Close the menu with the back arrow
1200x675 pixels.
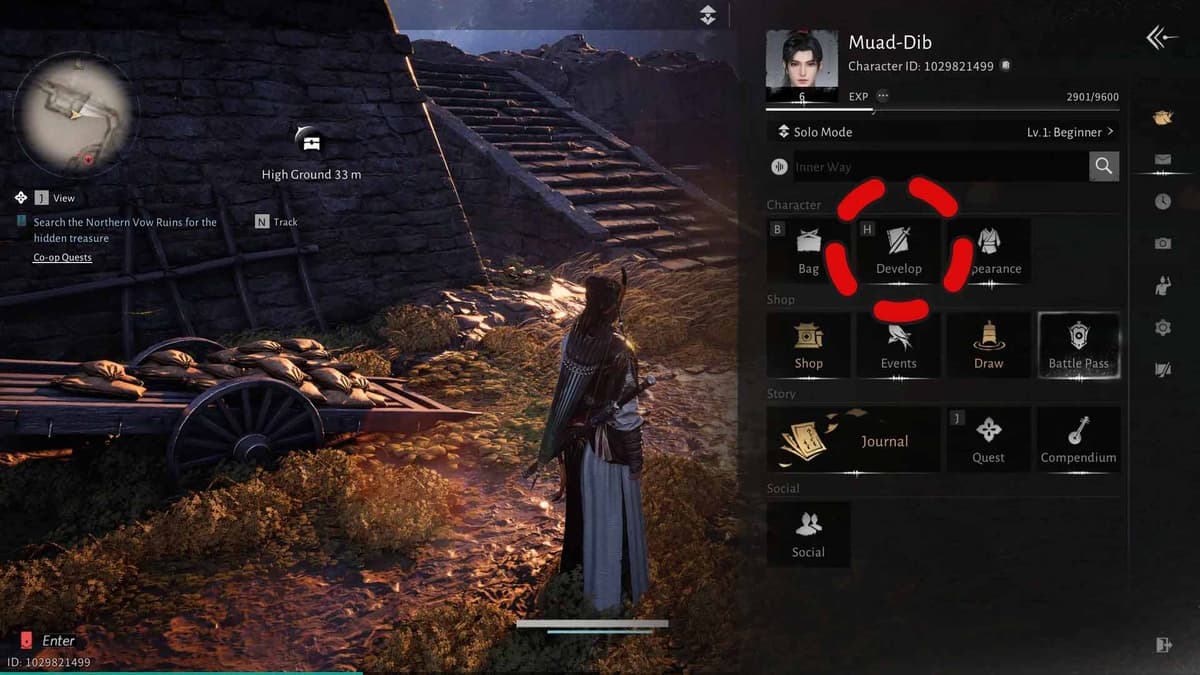(x=1161, y=38)
